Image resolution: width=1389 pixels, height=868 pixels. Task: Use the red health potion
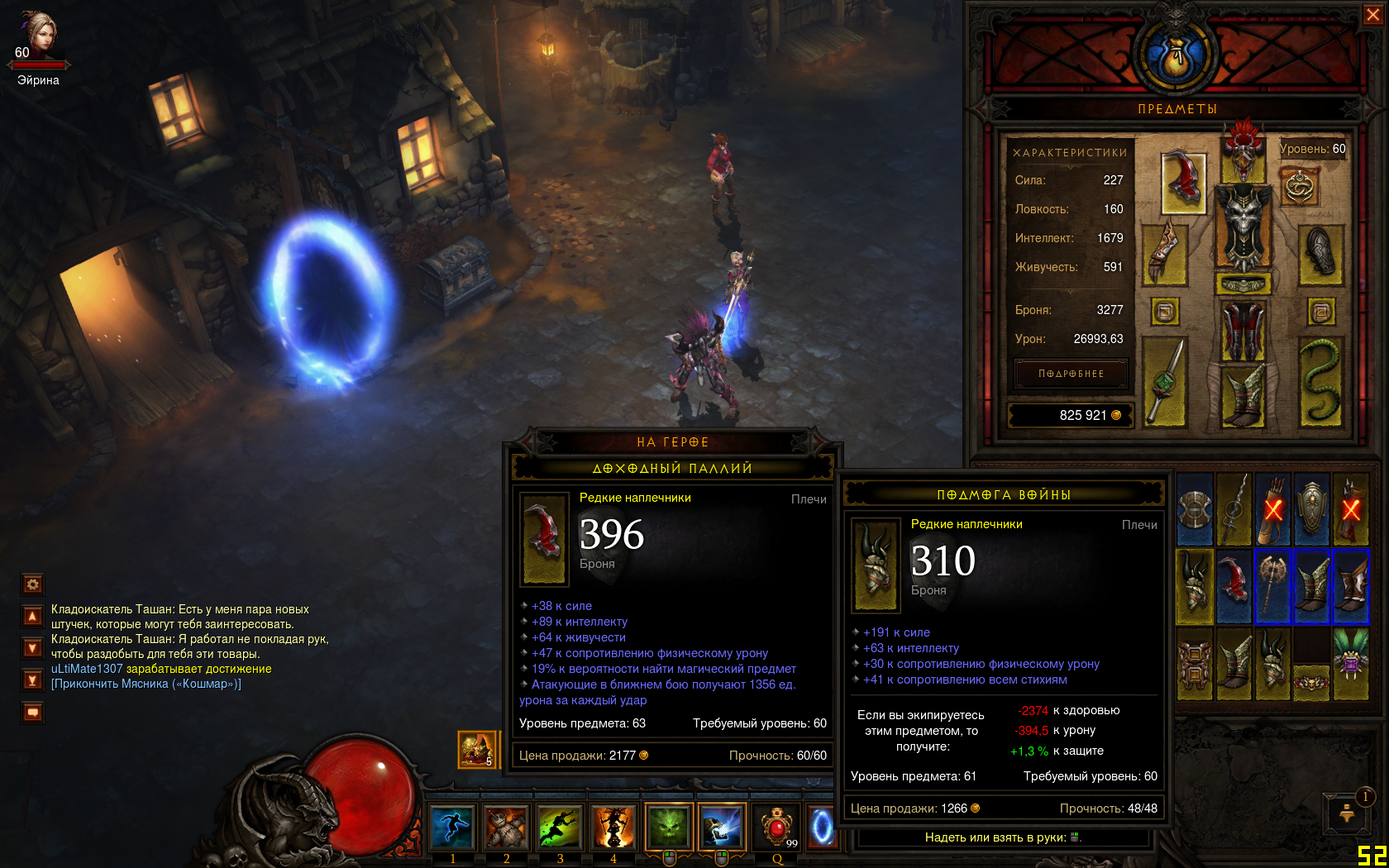tap(777, 827)
